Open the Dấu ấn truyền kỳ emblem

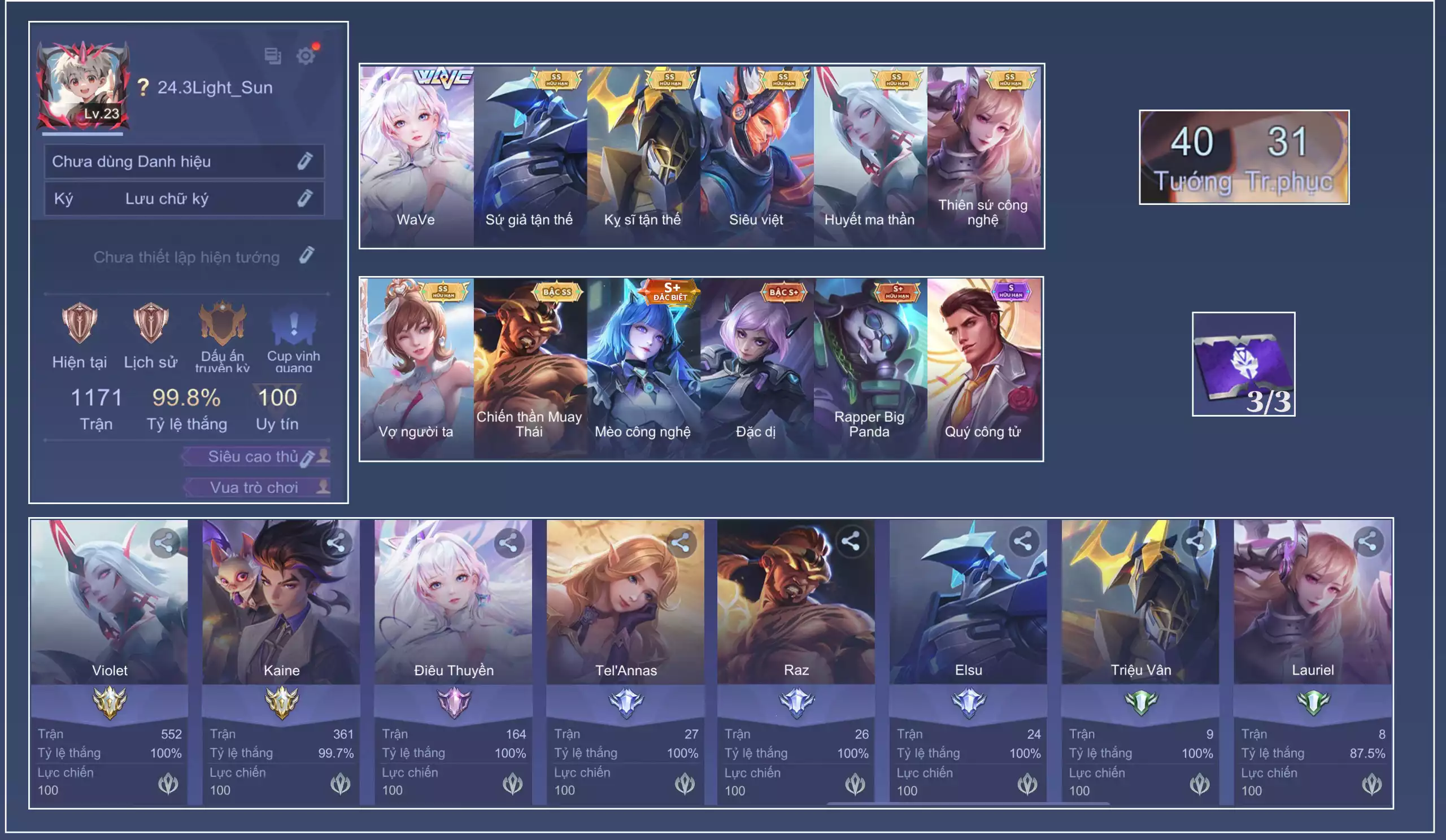tap(222, 322)
